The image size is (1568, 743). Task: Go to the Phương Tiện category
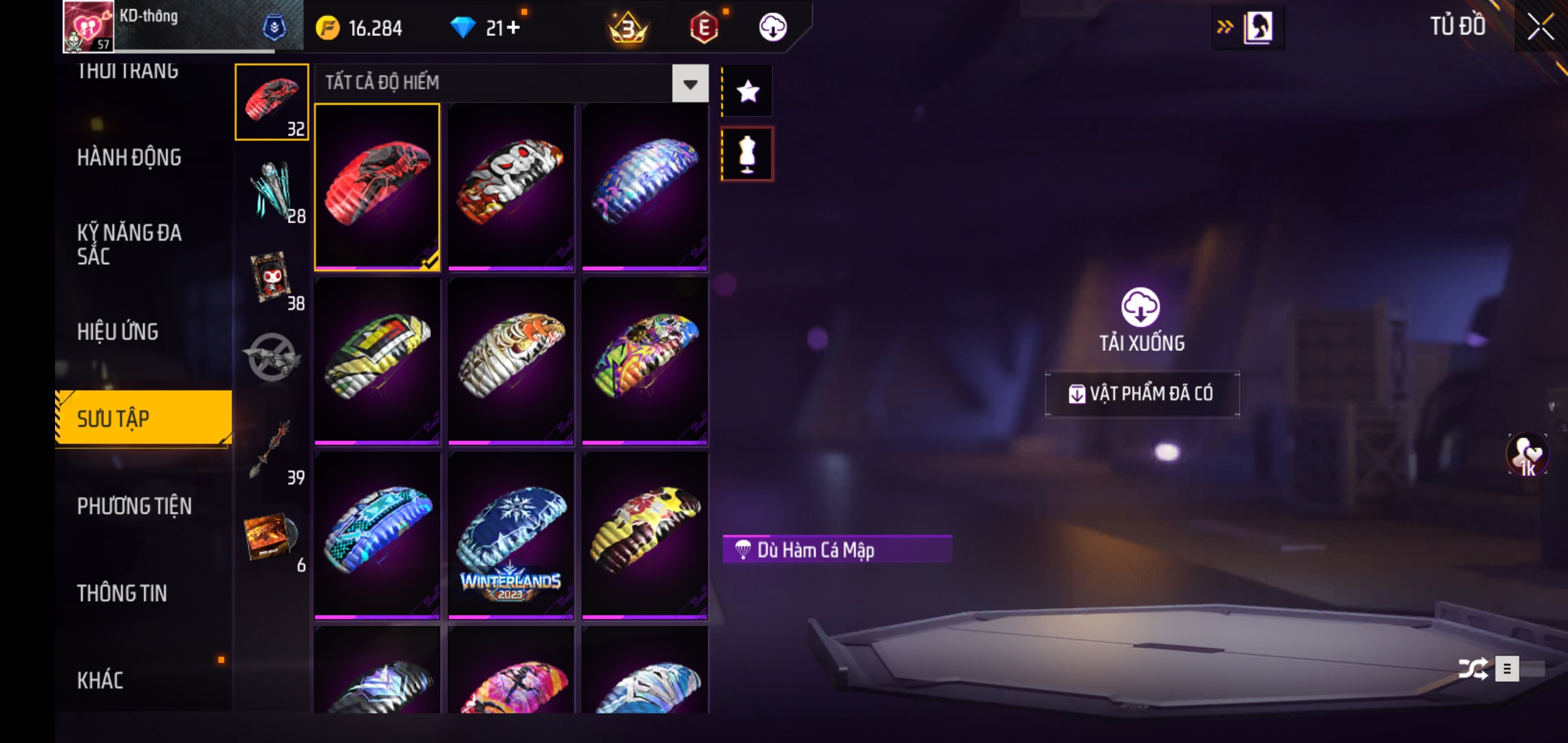[134, 506]
